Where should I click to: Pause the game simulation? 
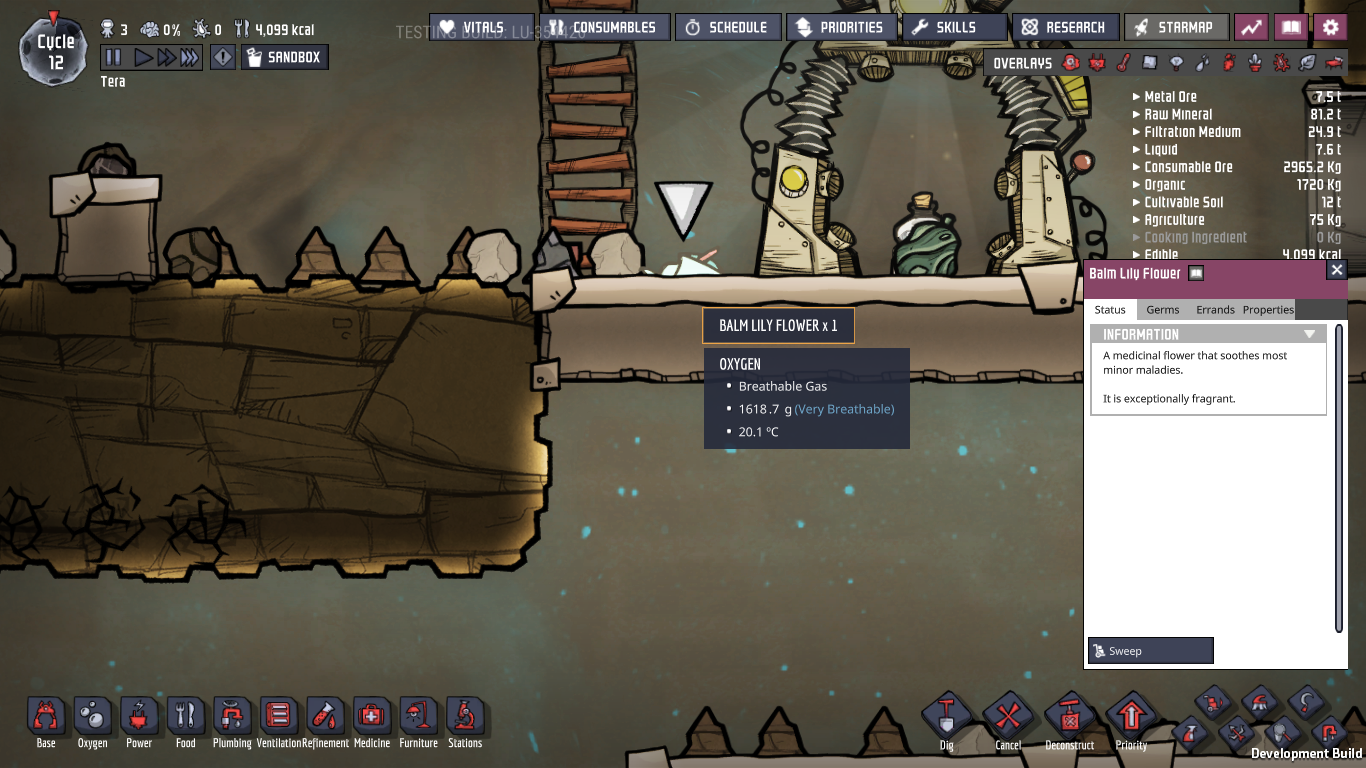113,58
